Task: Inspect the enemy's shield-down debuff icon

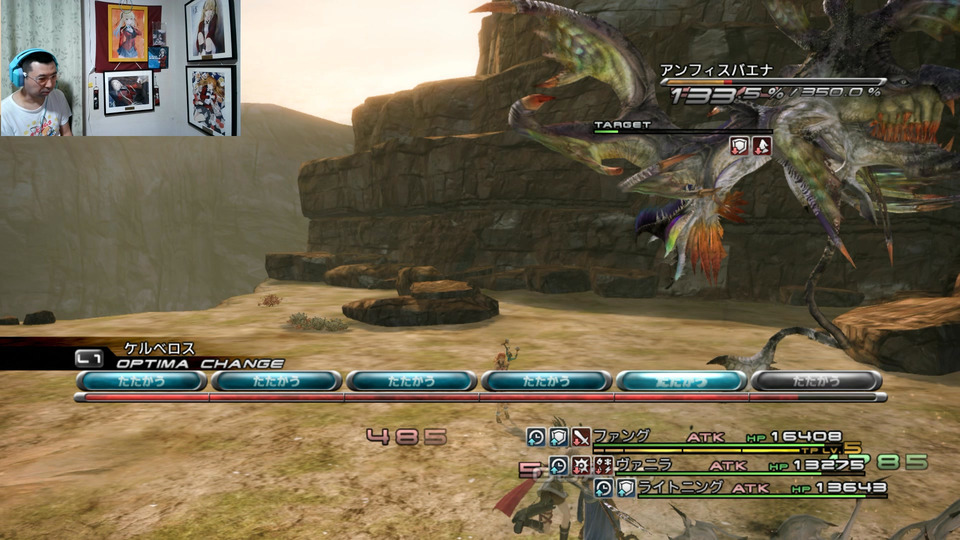Action: click(x=739, y=145)
